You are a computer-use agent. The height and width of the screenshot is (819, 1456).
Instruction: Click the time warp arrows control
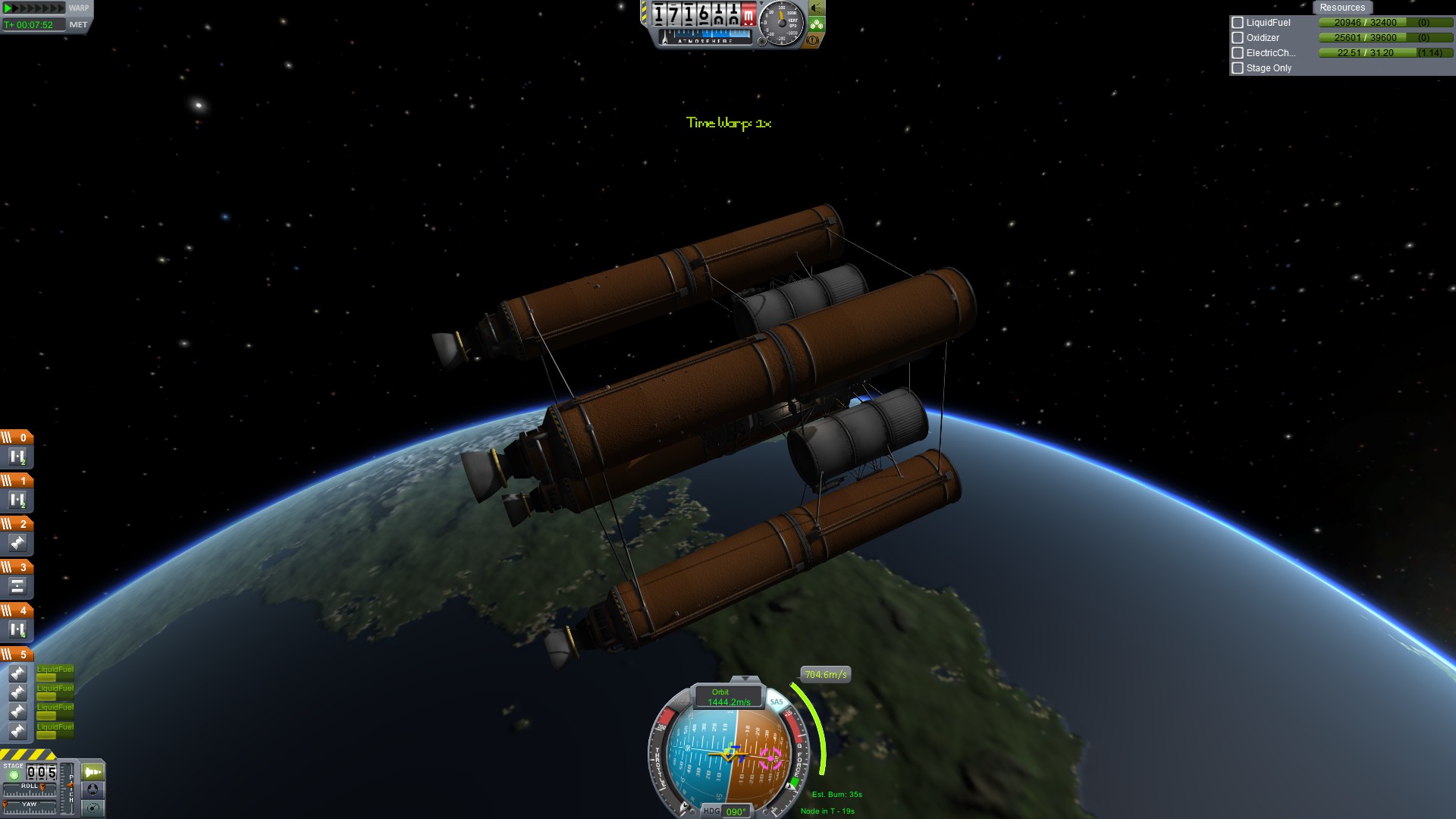35,8
